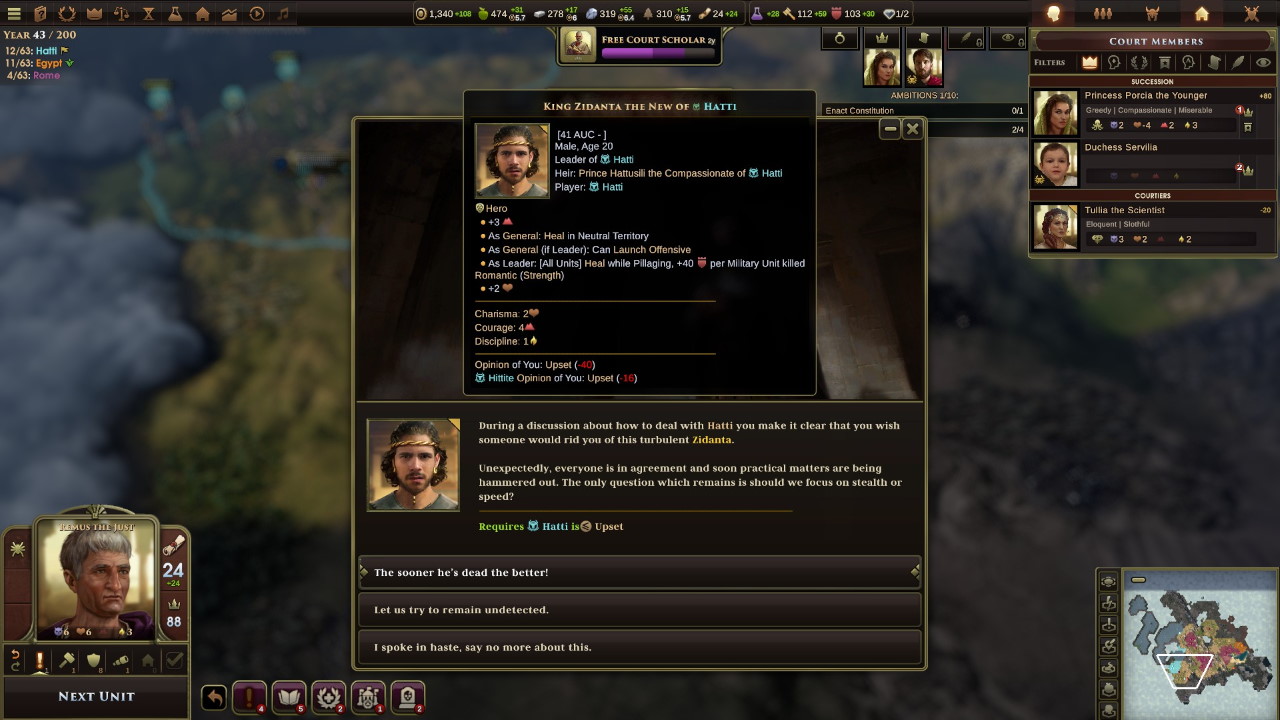The width and height of the screenshot is (1280, 720).
Task: Select Princess Porcia the Younger in court list
Action: (1145, 96)
